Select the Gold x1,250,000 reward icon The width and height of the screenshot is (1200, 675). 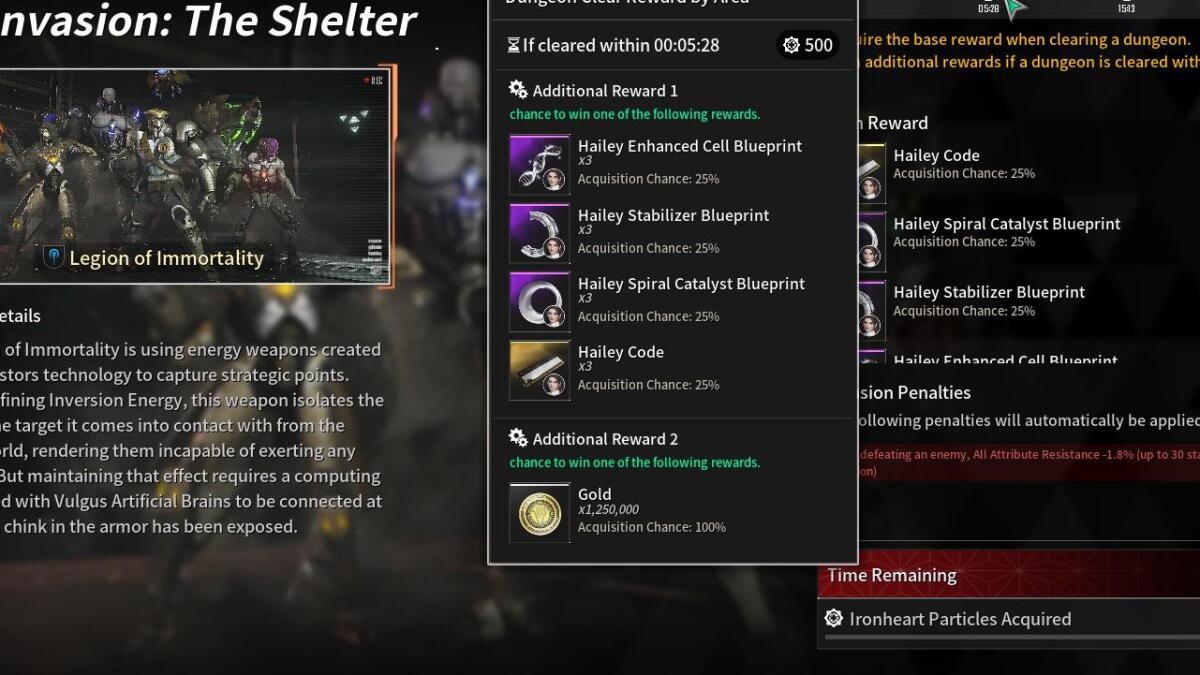point(540,513)
